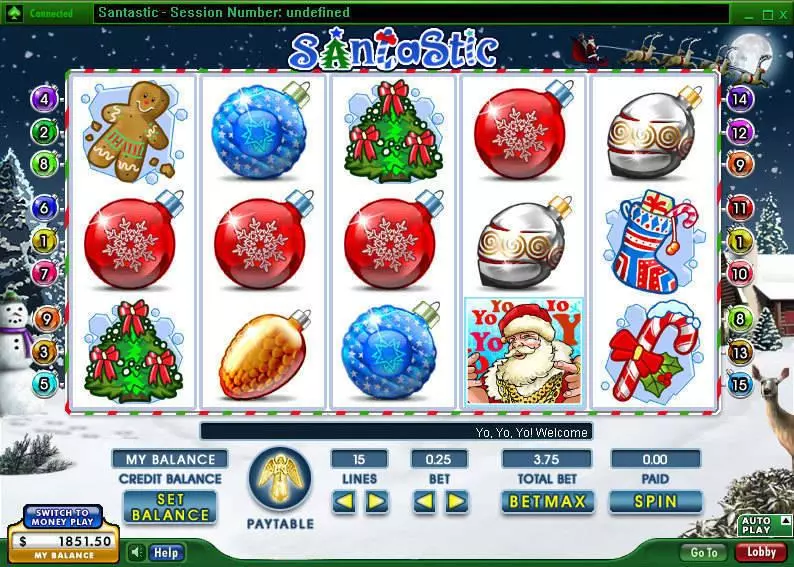Viewport: 794px width, 567px height.
Task: Select payline 15 ornament marker
Action: 740,383
